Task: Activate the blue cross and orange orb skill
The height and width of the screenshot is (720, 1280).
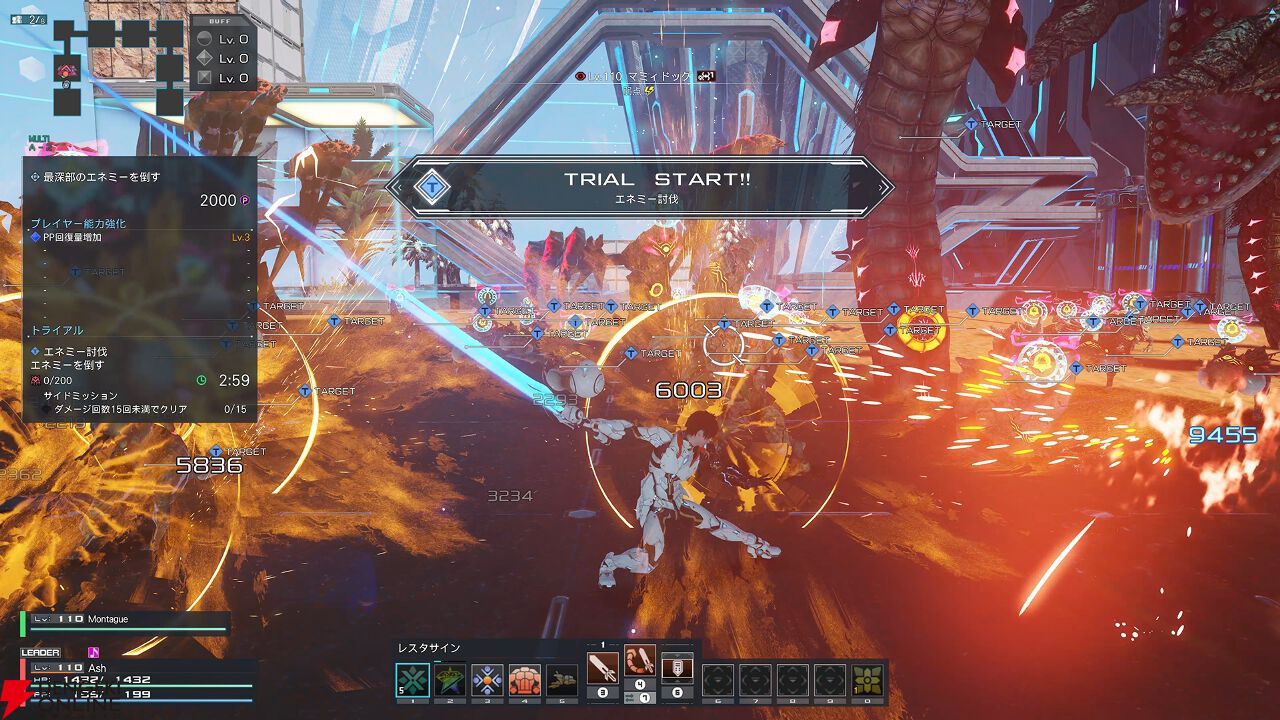Action: [487, 681]
